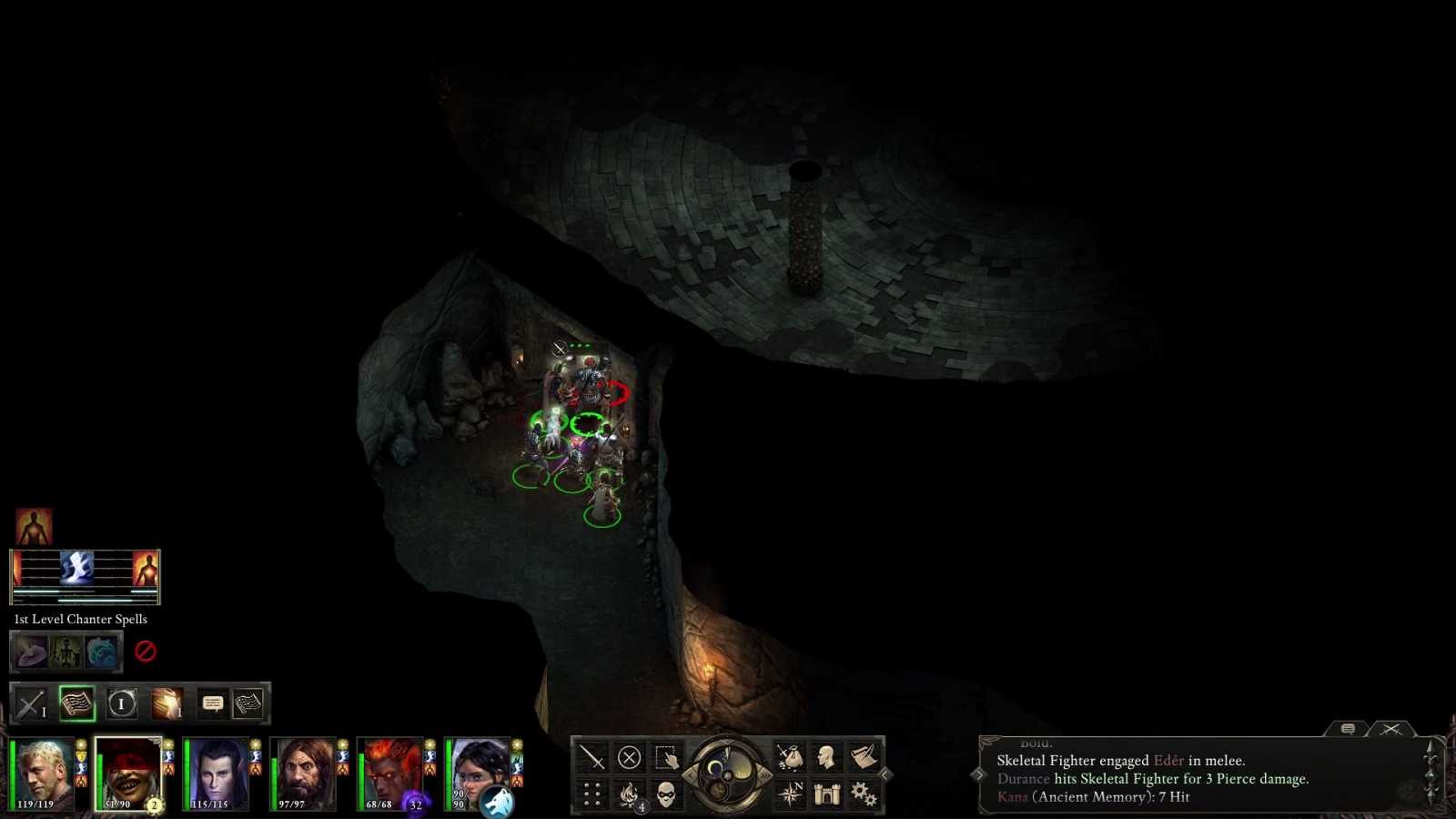Select the fire godlike character's portrait
The image size is (1456, 819).
tap(393, 769)
